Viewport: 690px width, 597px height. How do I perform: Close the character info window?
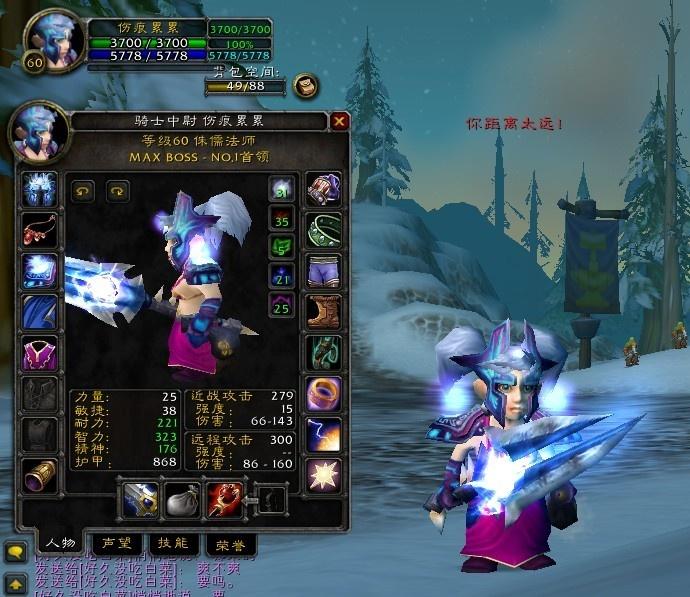(x=340, y=121)
